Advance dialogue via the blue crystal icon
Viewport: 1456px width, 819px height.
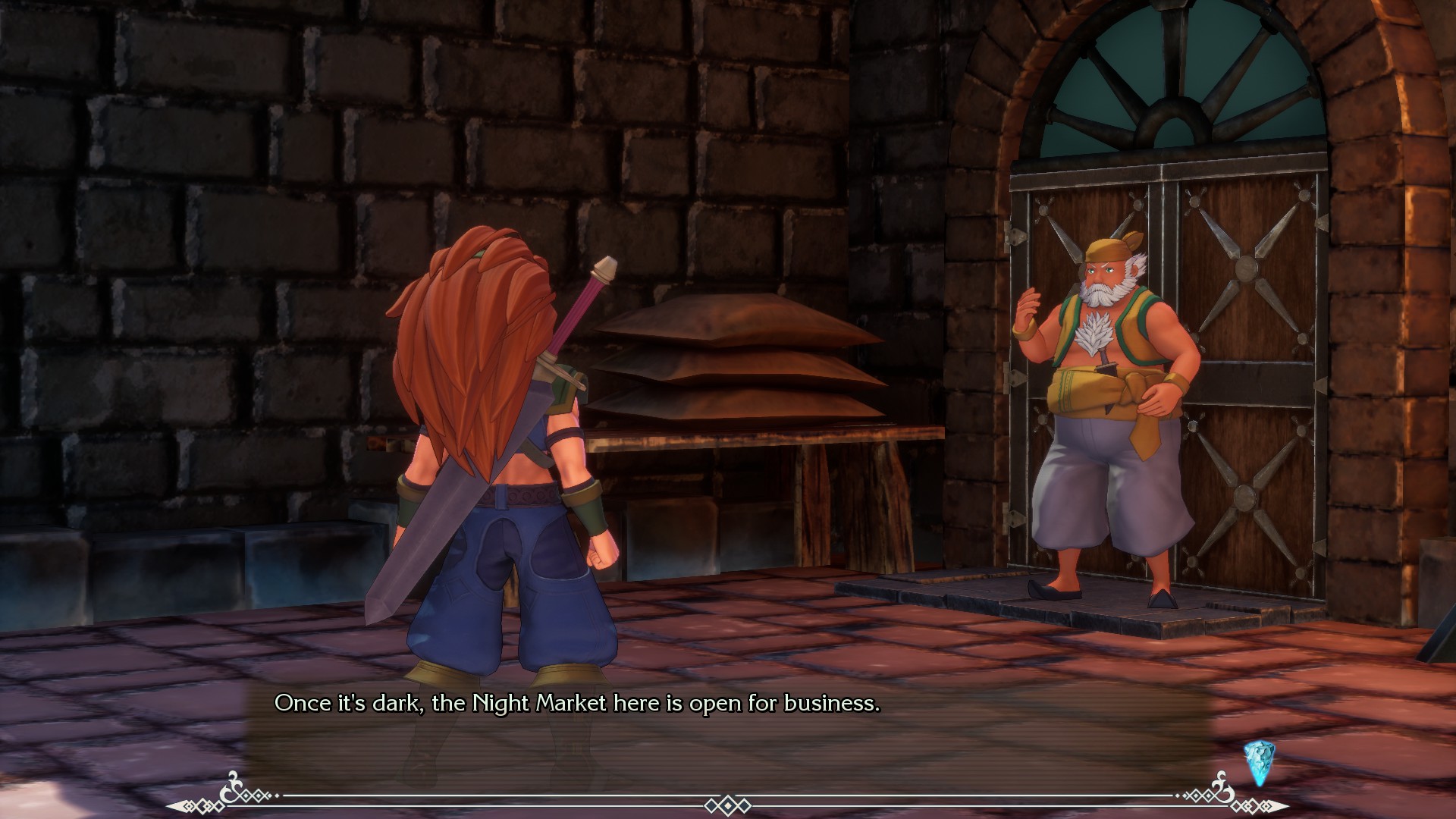click(x=1259, y=762)
